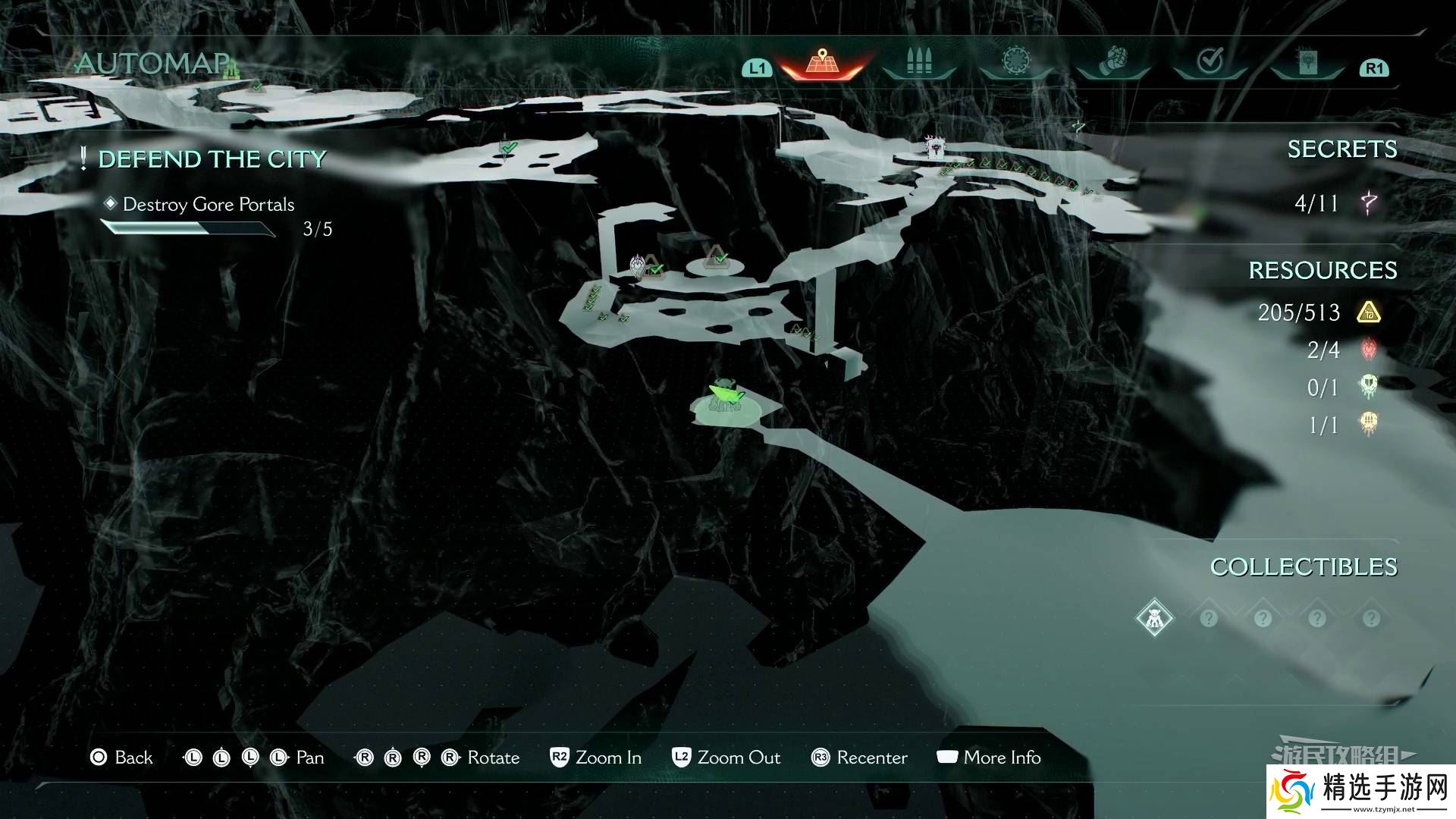Show More Info for the map
This screenshot has width=1456, height=819.
[x=989, y=758]
